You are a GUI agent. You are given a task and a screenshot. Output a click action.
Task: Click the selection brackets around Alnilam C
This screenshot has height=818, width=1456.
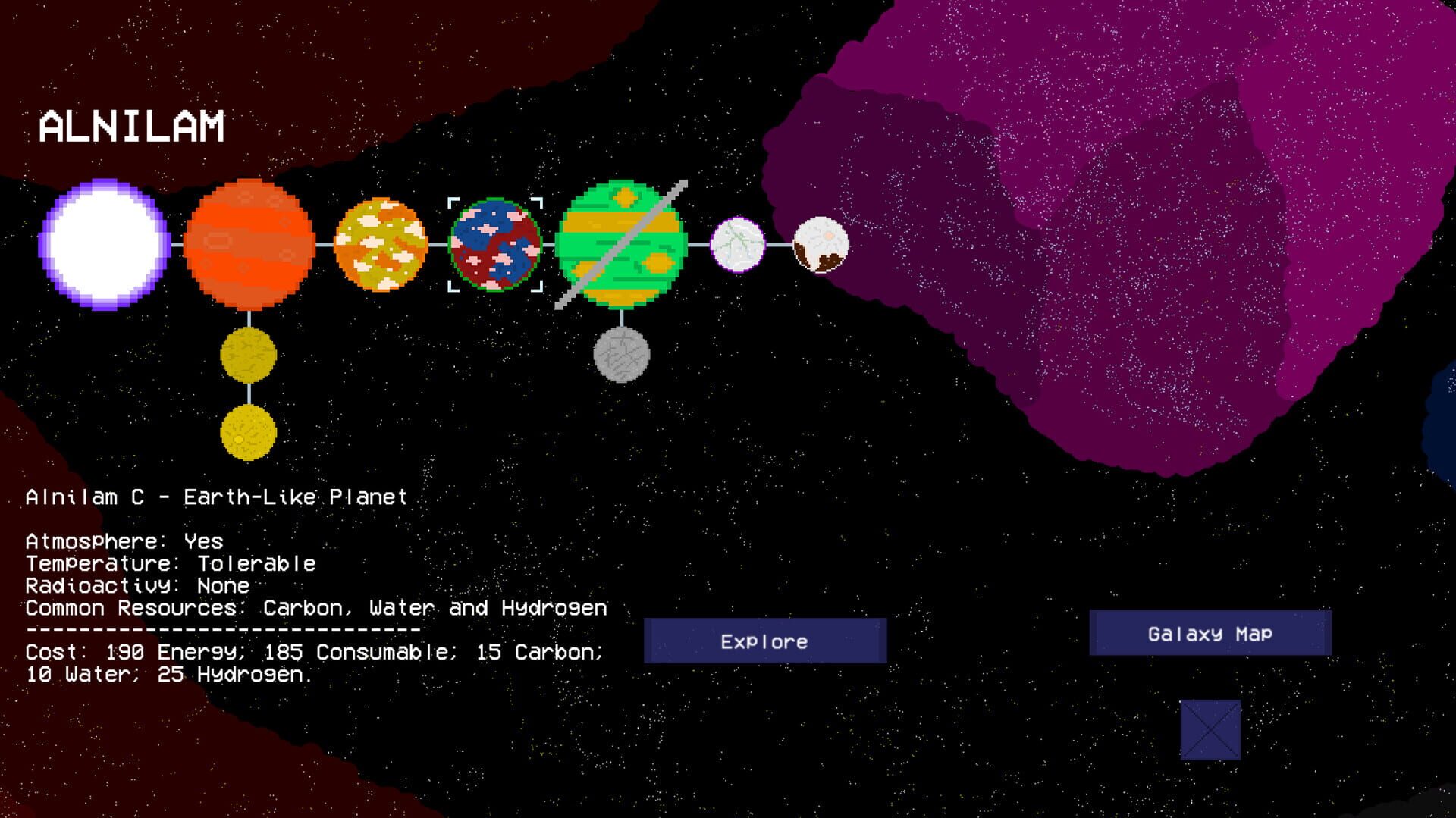pyautogui.click(x=453, y=203)
